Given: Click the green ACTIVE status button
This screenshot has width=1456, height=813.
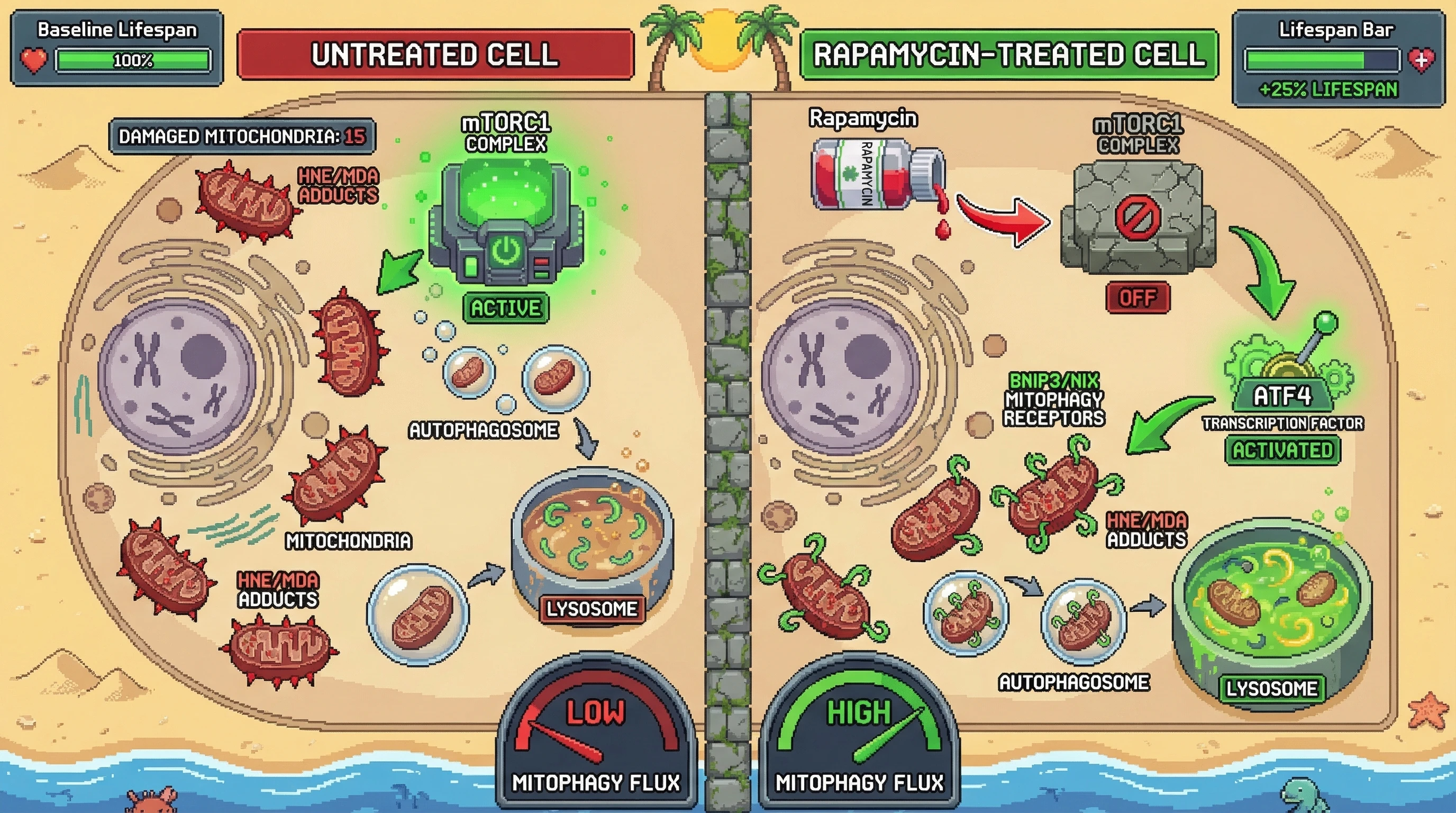Looking at the screenshot, I should point(505,308).
